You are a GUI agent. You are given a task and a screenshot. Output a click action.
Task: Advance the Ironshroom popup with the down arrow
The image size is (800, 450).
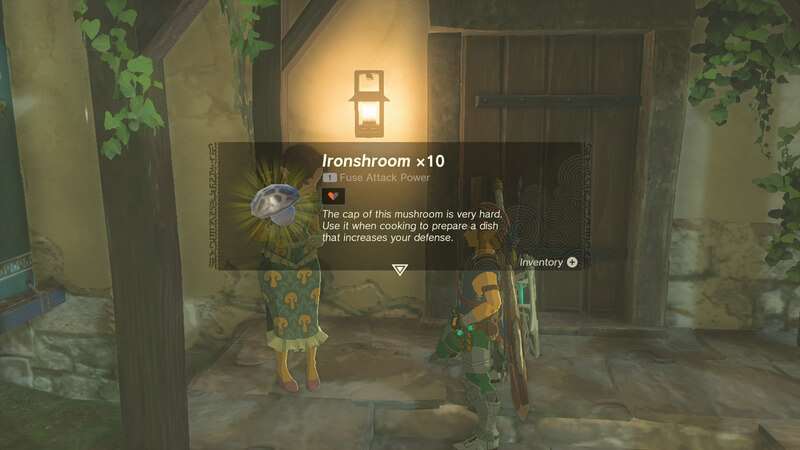(400, 270)
